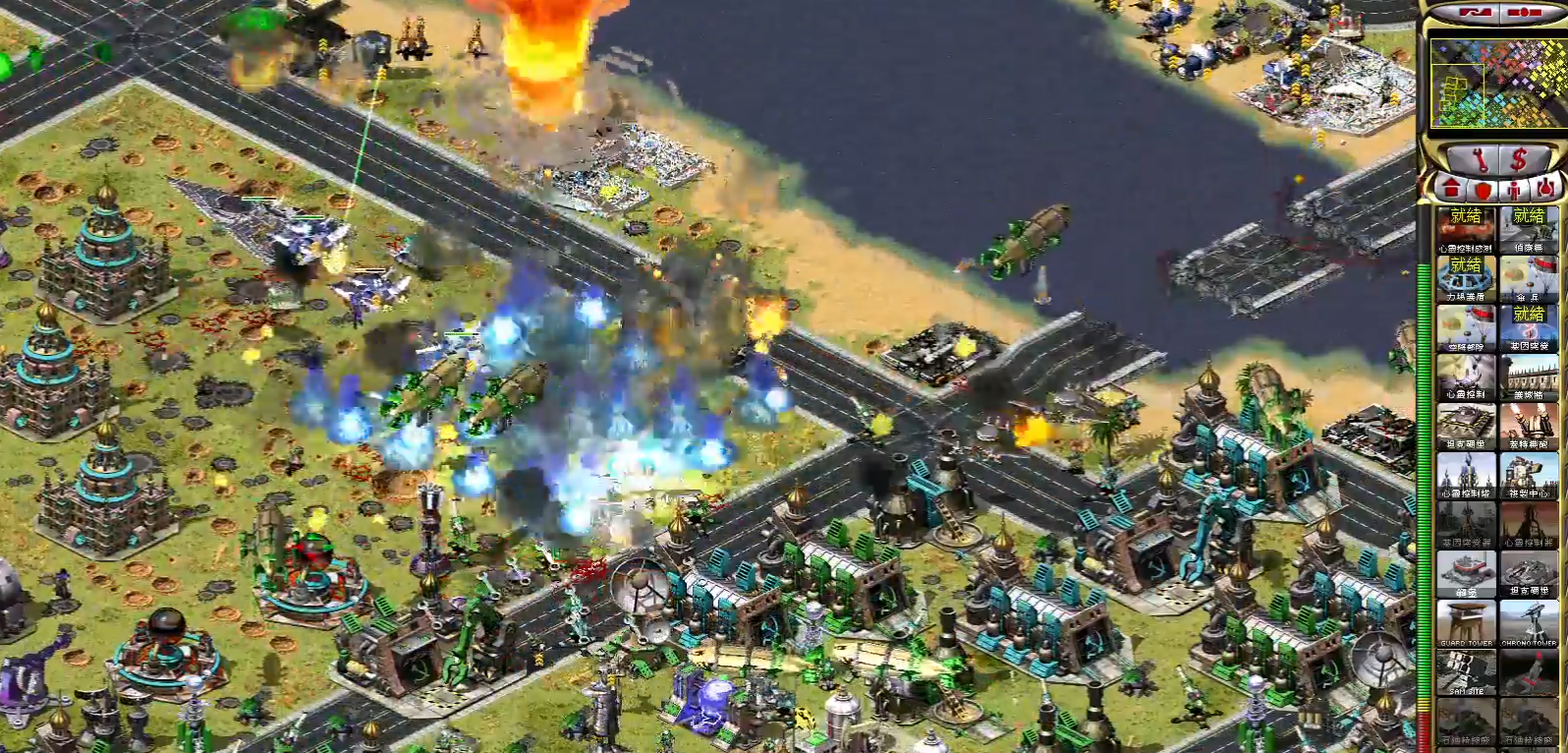Select the CHRONO TOWER build icon

coord(1529,622)
